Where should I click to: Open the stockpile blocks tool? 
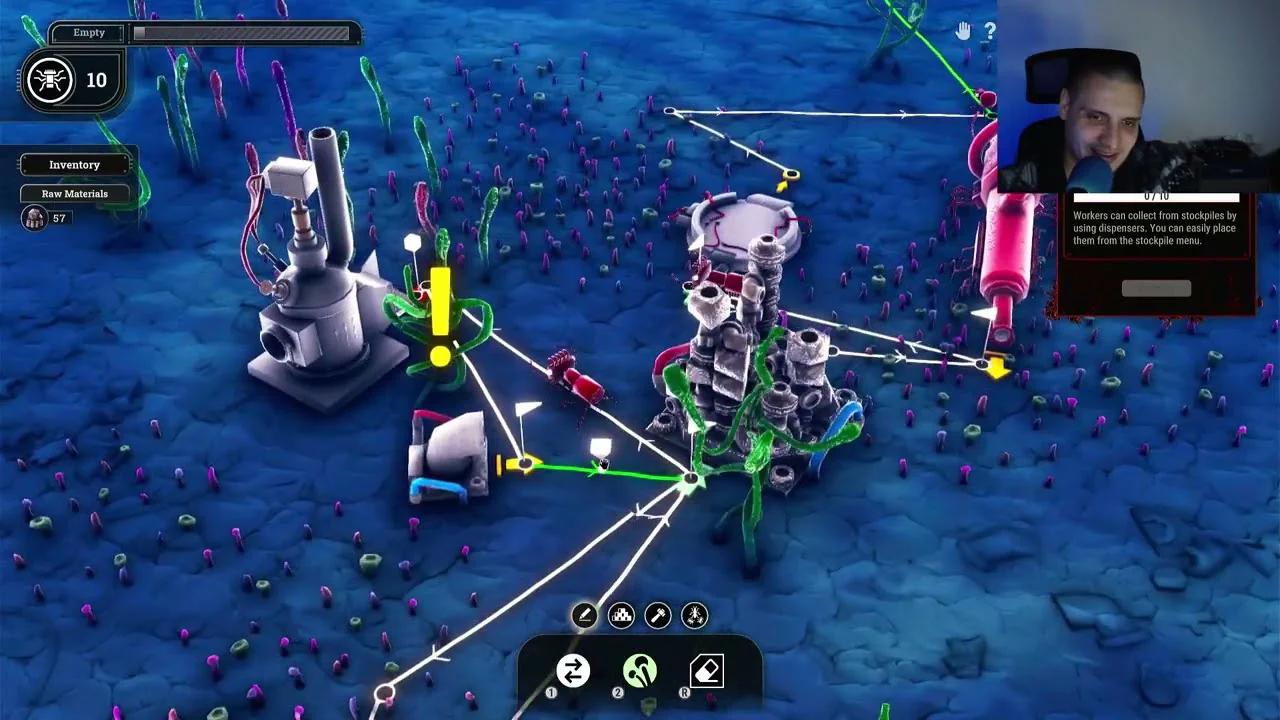coord(620,615)
